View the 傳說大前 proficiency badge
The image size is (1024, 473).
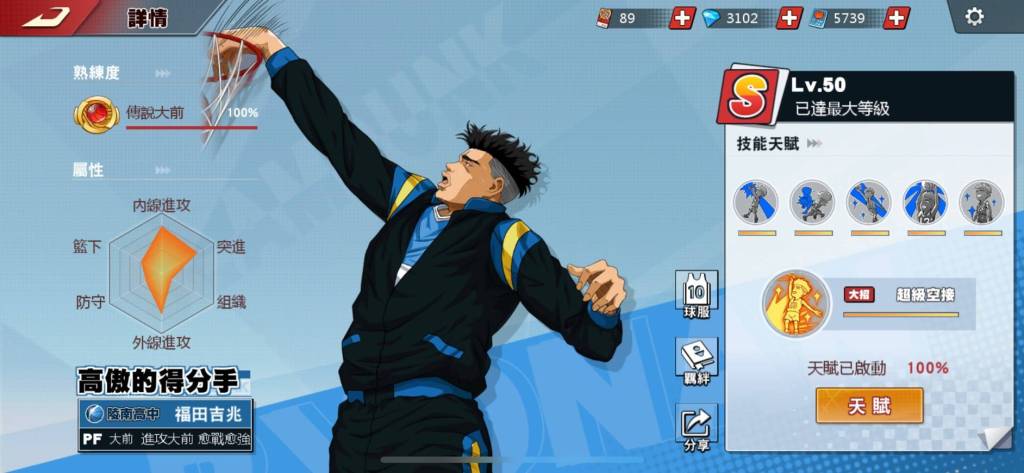click(96, 114)
